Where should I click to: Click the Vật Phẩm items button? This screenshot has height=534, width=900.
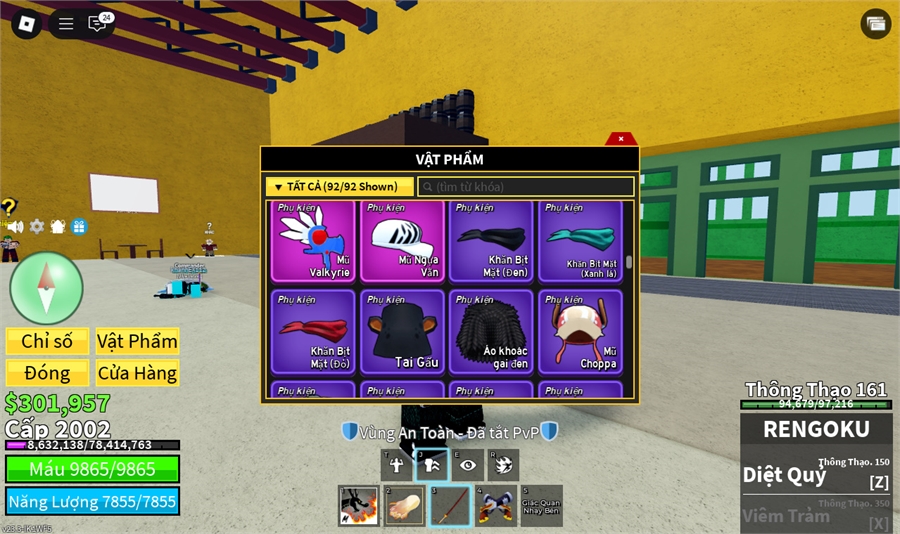(137, 341)
